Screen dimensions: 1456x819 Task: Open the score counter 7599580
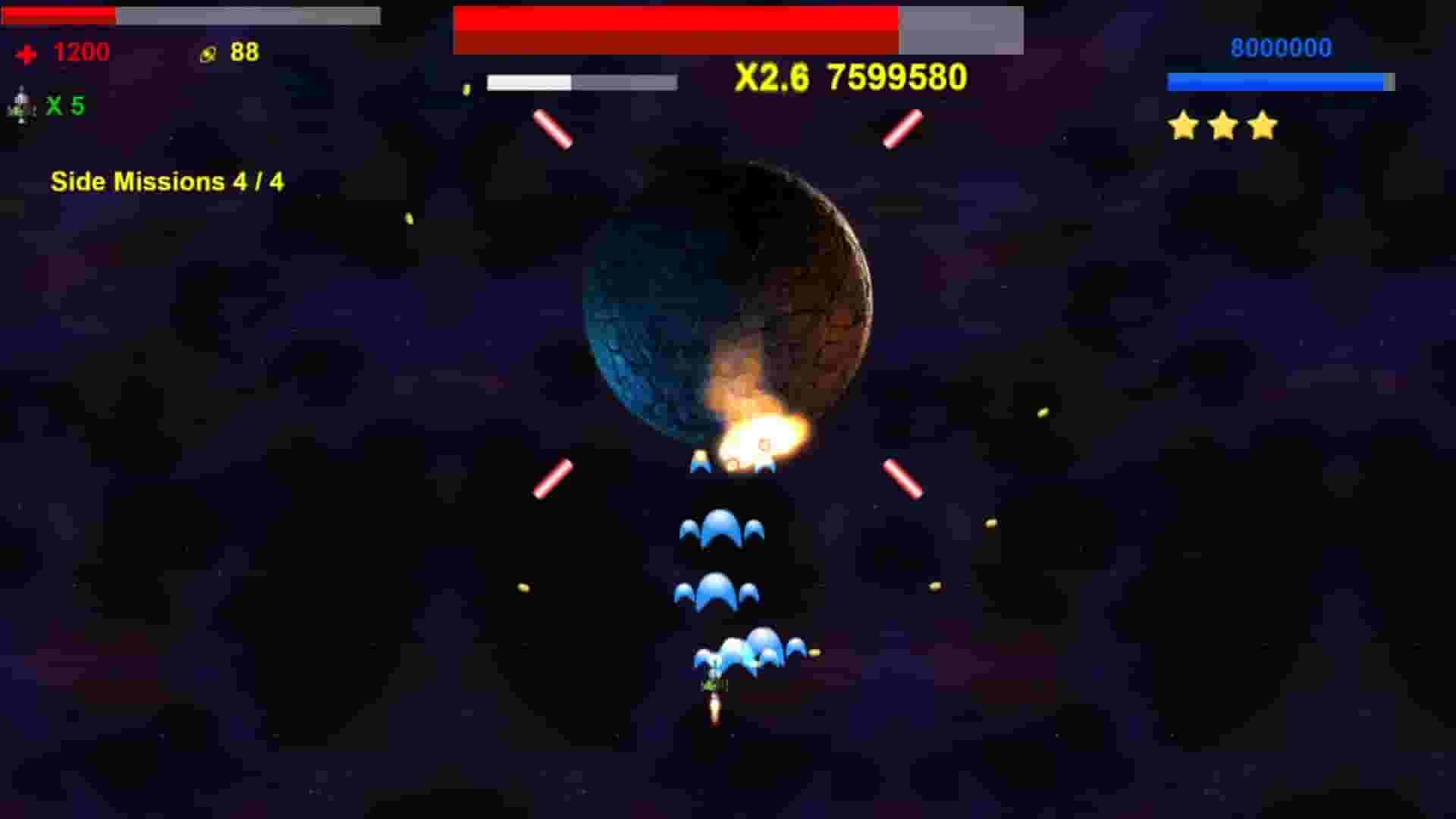click(x=896, y=76)
